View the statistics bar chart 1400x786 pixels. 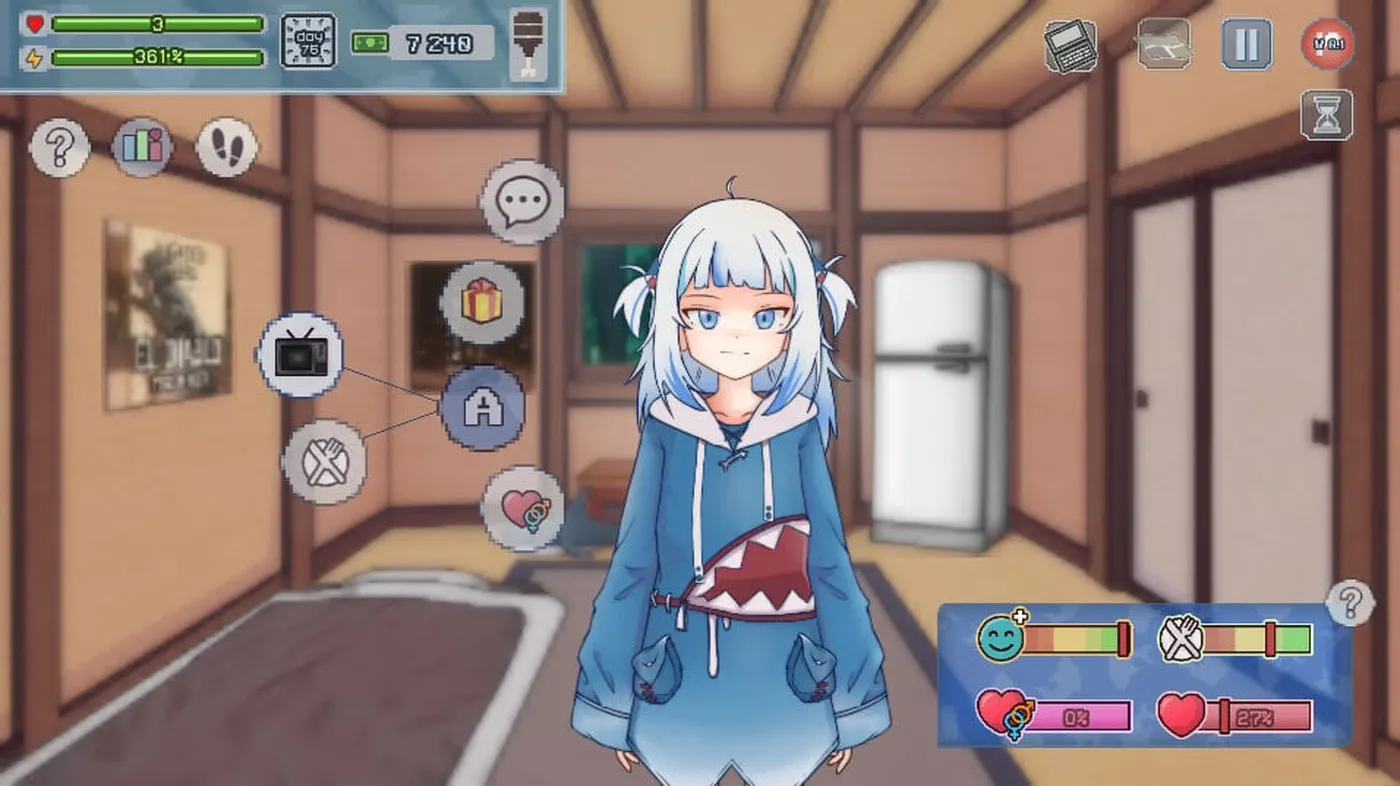click(143, 147)
